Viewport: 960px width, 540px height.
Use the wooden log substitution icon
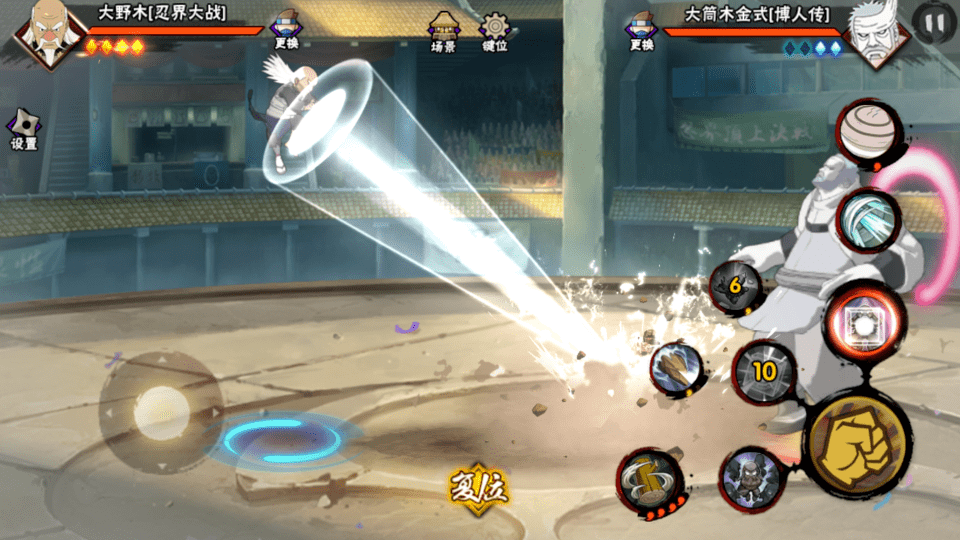675,369
